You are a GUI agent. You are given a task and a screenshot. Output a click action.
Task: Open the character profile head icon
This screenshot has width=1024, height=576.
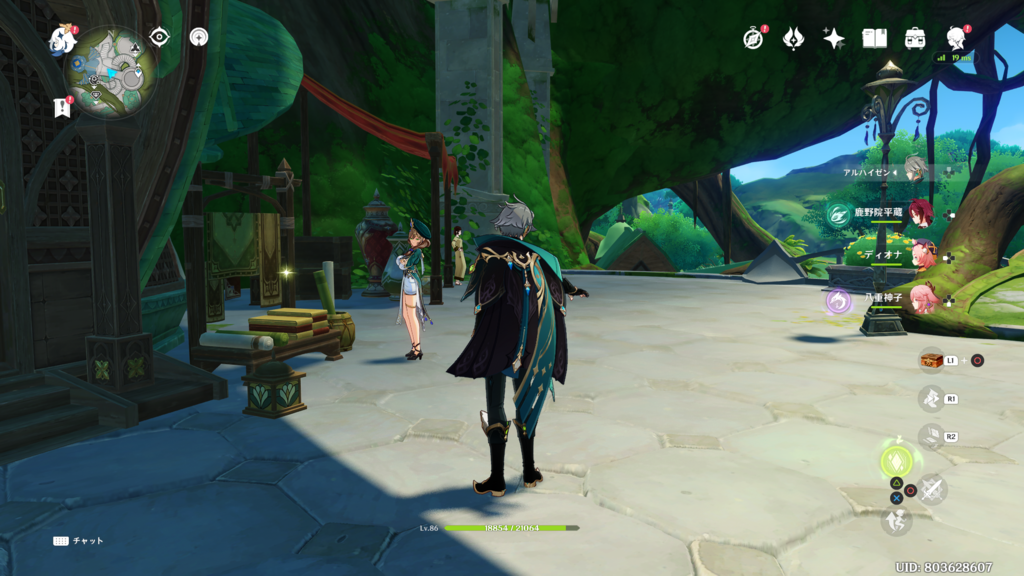pyautogui.click(x=955, y=38)
